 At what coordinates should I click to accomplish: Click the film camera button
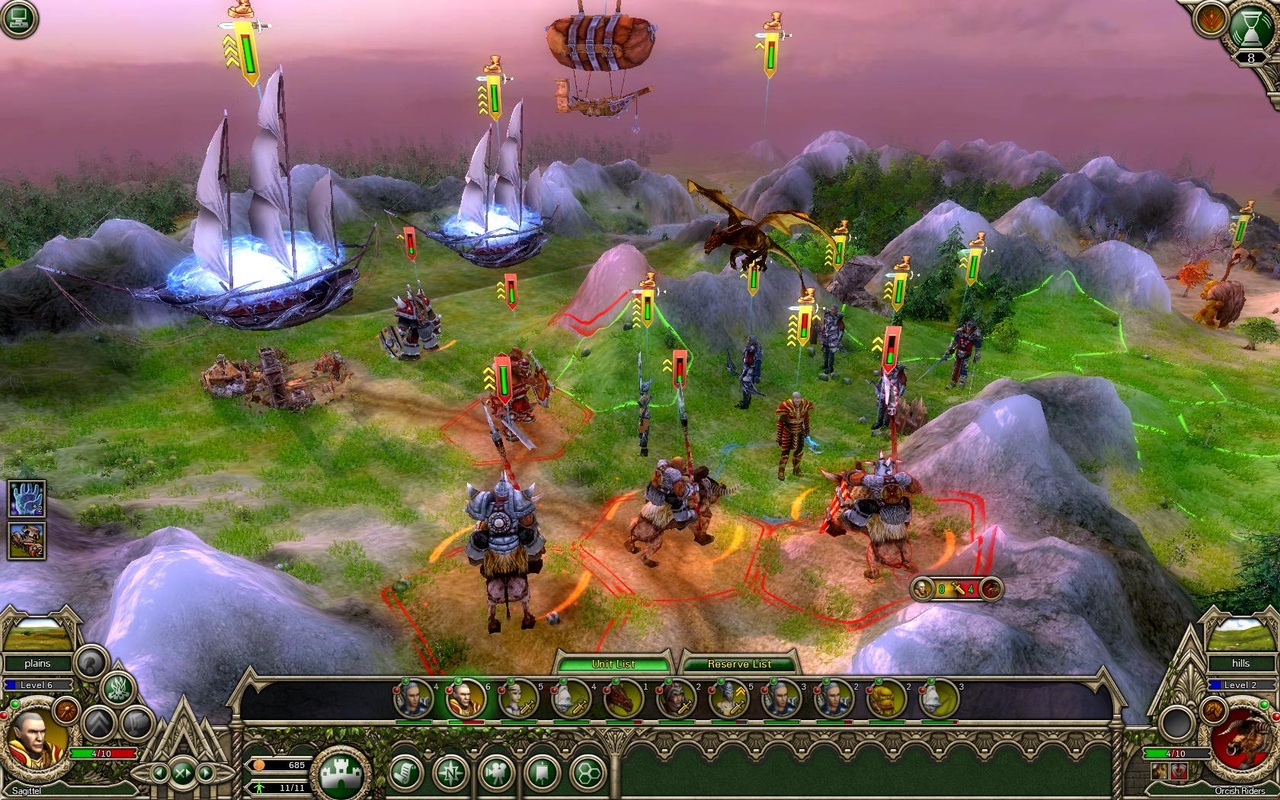496,773
